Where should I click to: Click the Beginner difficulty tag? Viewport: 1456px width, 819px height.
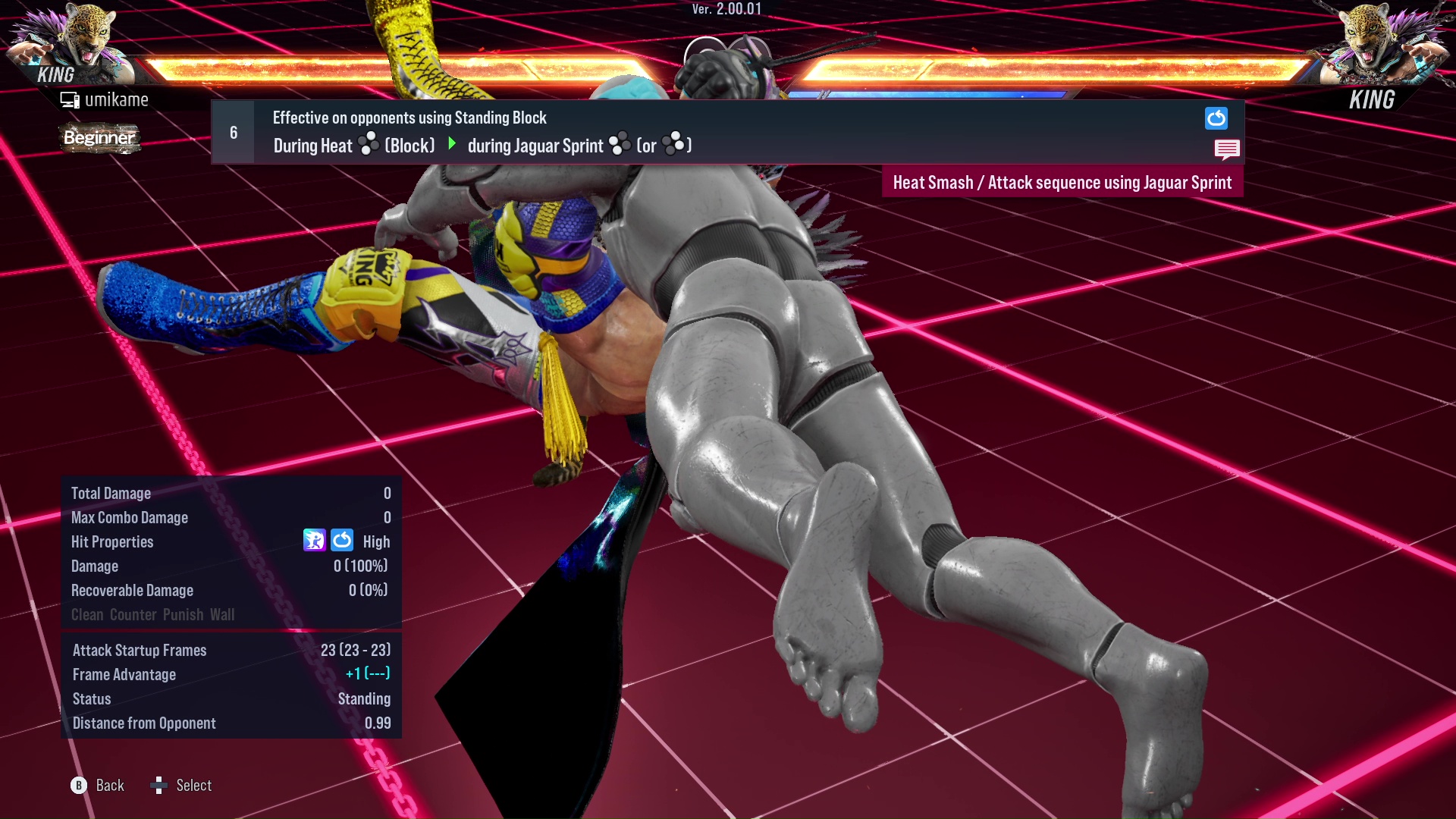pyautogui.click(x=99, y=138)
